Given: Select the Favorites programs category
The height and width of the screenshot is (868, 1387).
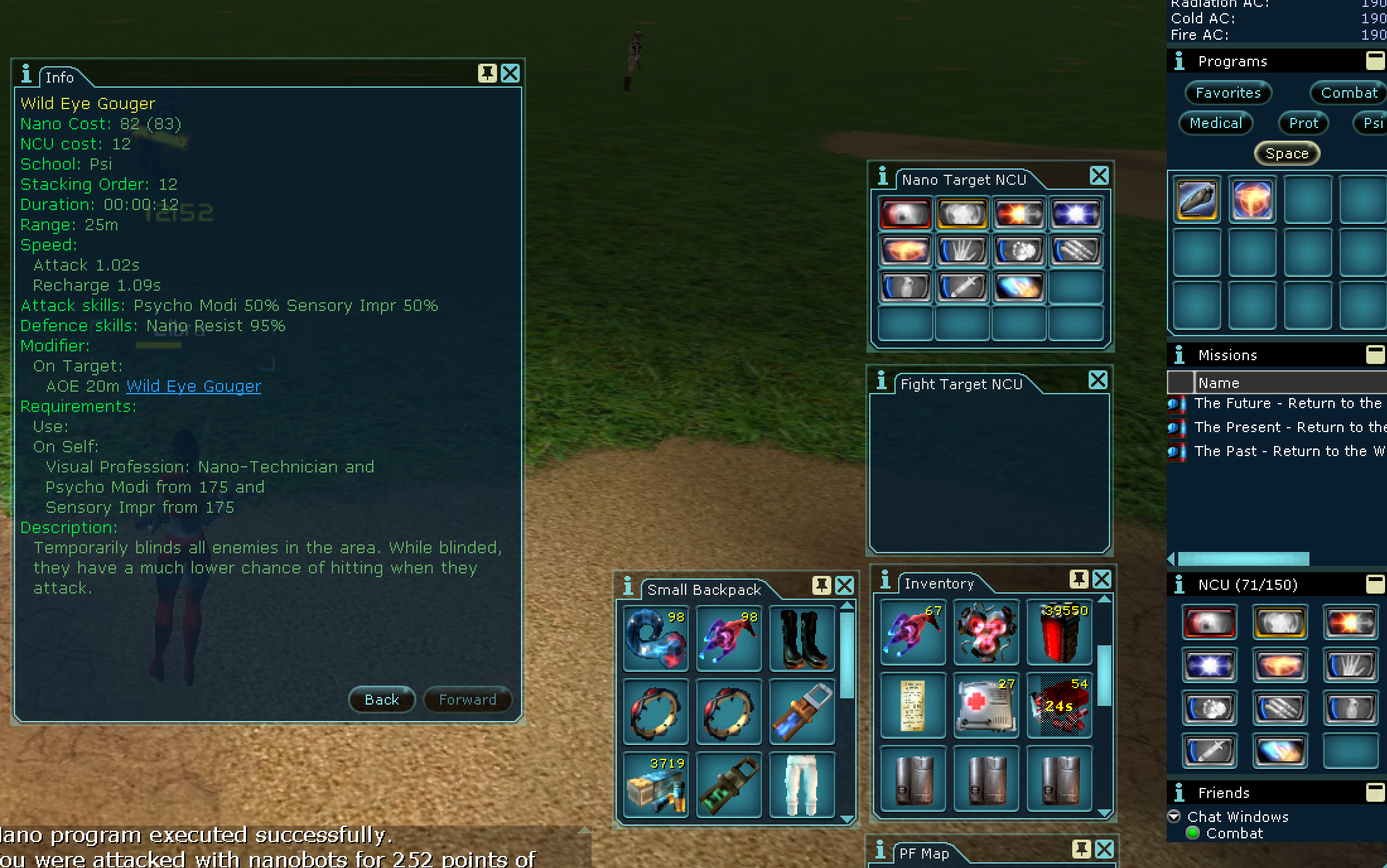Looking at the screenshot, I should tap(1227, 93).
